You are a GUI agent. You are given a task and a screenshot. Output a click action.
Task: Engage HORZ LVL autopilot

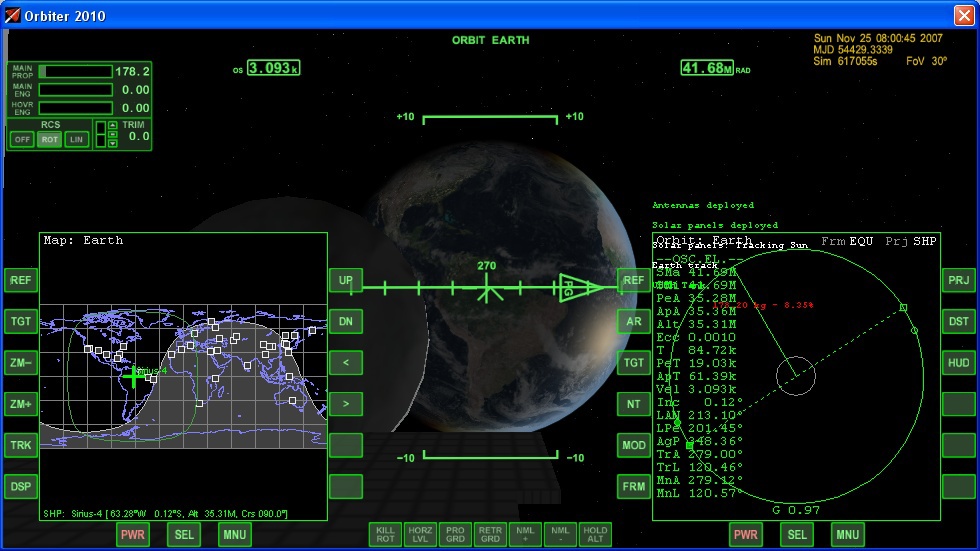point(421,535)
